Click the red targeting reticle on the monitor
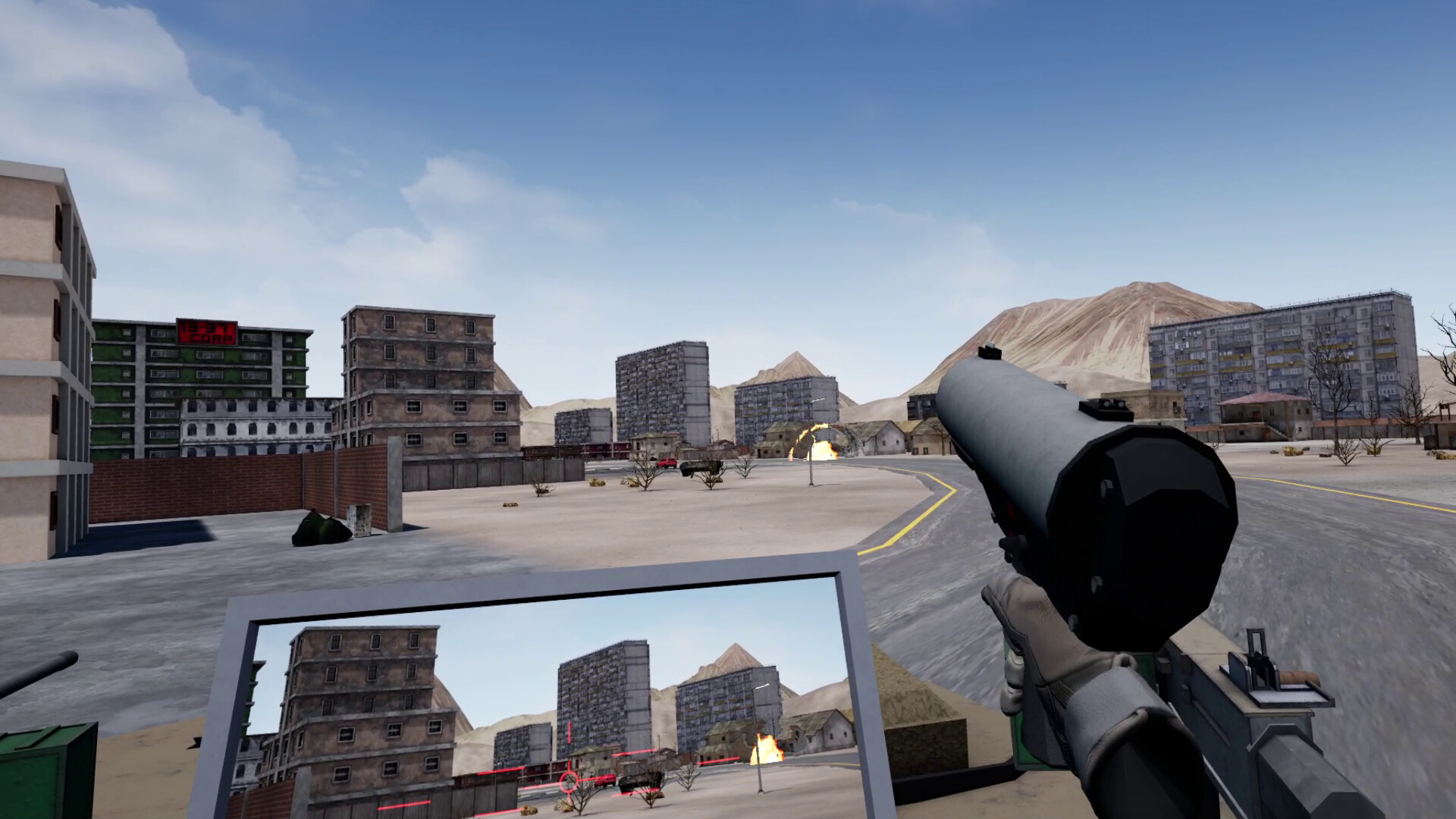1456x819 pixels. pos(568,781)
